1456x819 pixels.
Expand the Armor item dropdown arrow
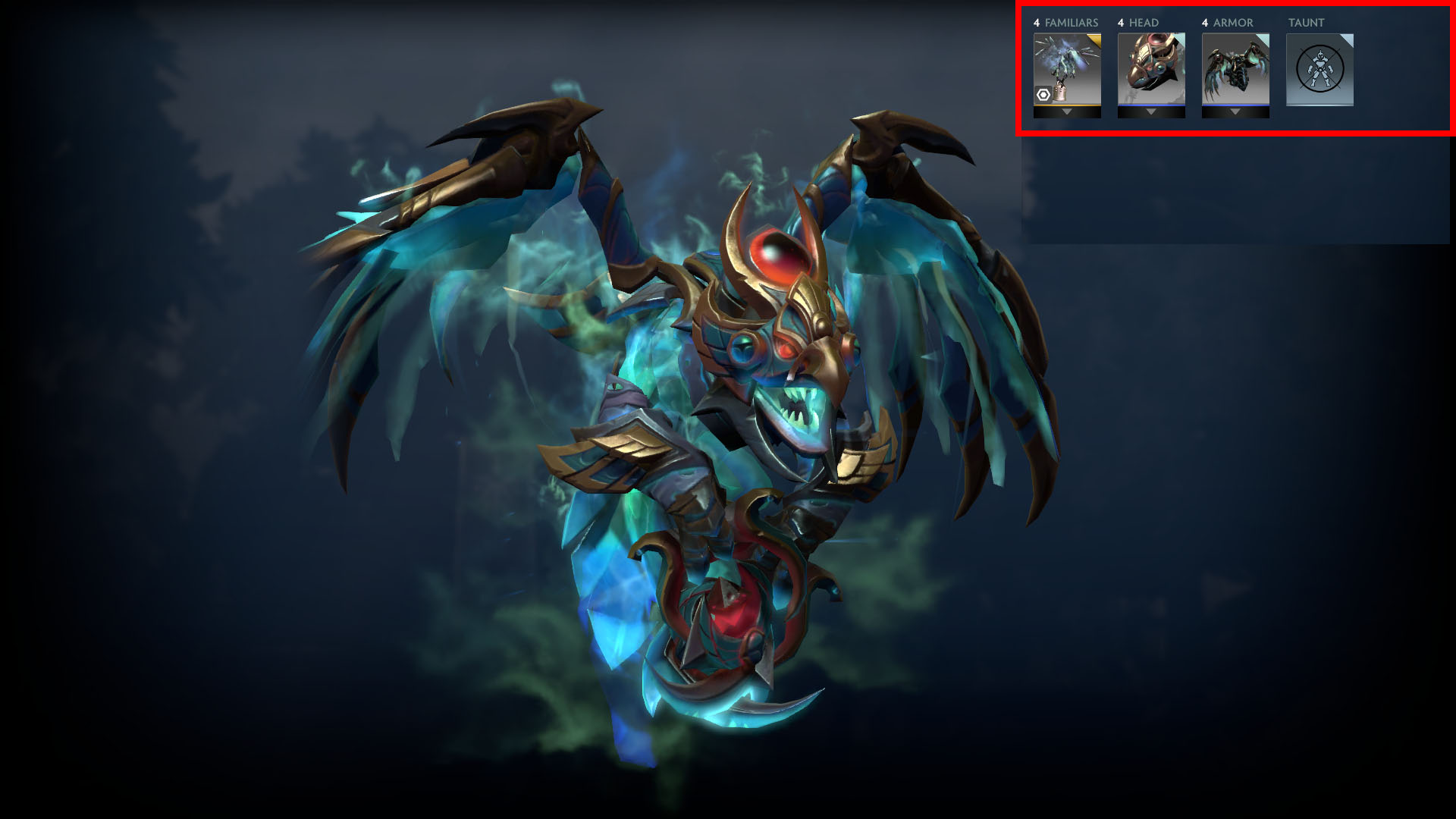pyautogui.click(x=1235, y=113)
